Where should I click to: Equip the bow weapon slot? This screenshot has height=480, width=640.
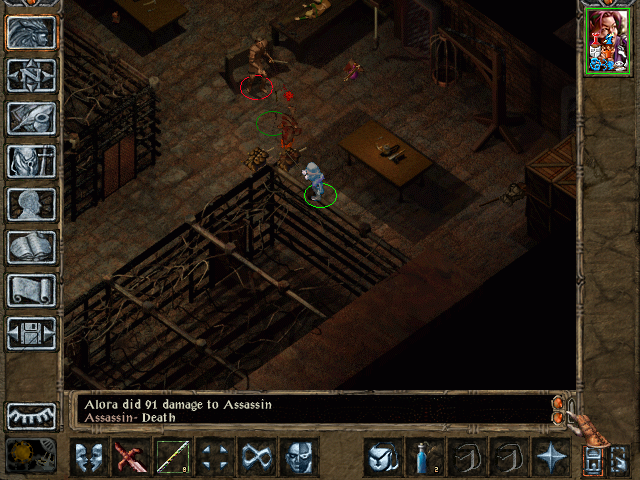pos(172,457)
